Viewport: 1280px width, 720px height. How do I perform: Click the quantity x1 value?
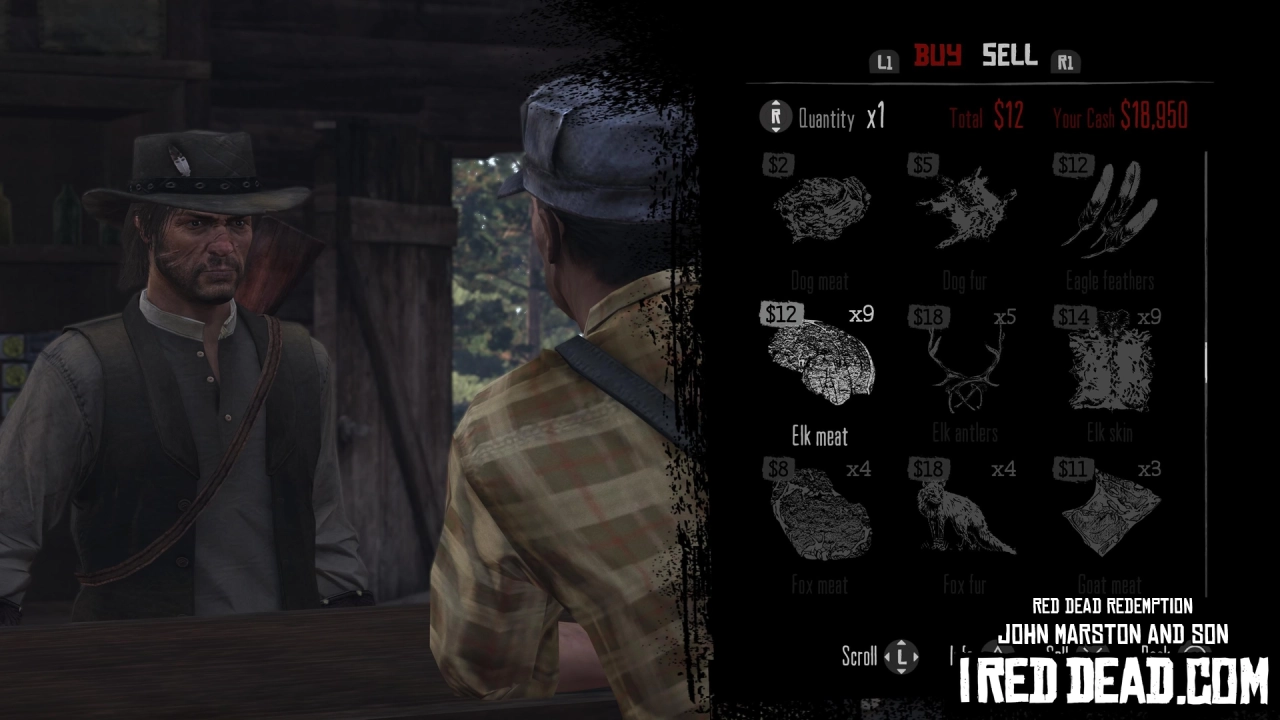click(x=876, y=115)
